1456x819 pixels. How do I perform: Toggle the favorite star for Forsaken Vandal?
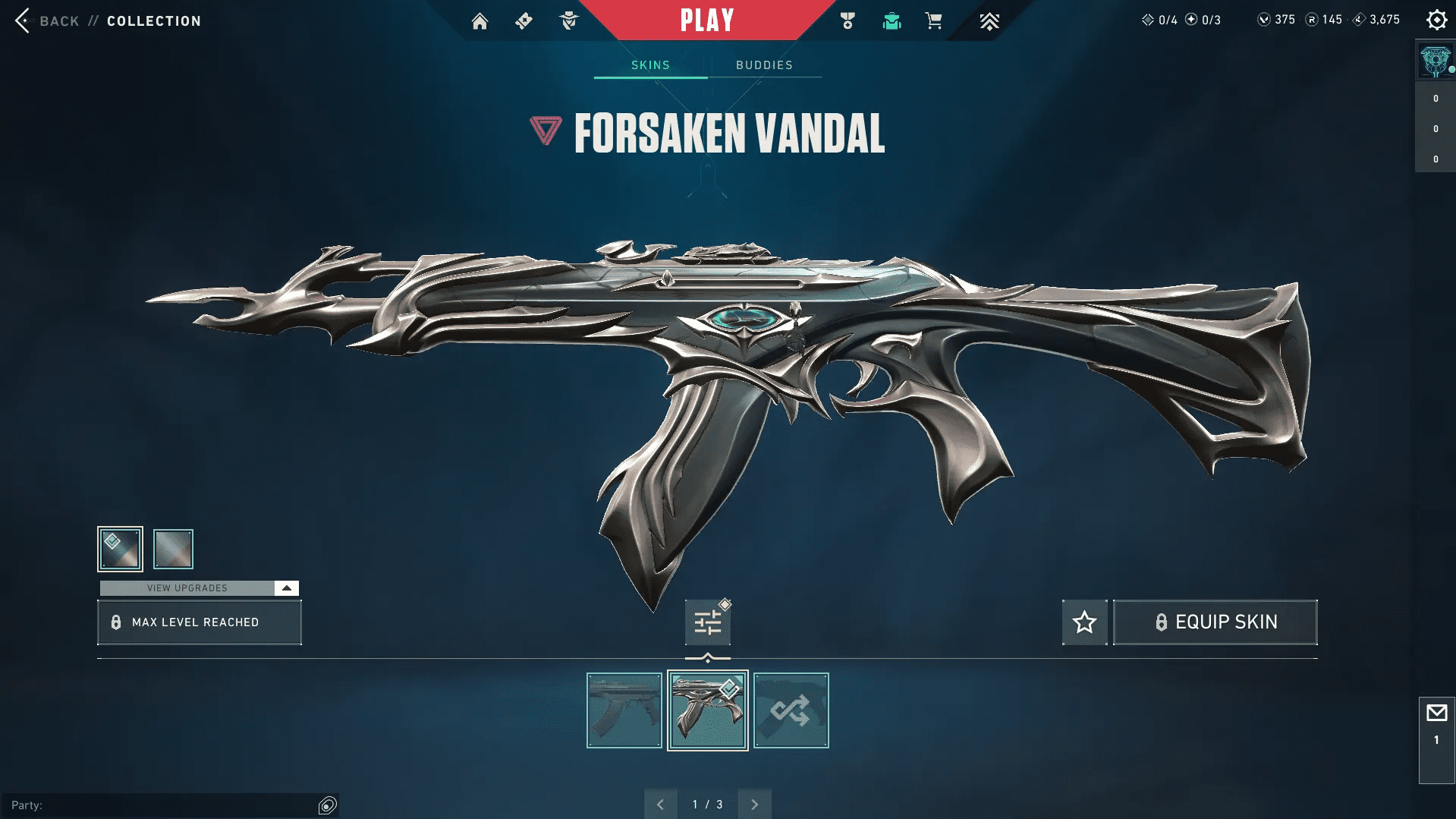click(x=1083, y=622)
